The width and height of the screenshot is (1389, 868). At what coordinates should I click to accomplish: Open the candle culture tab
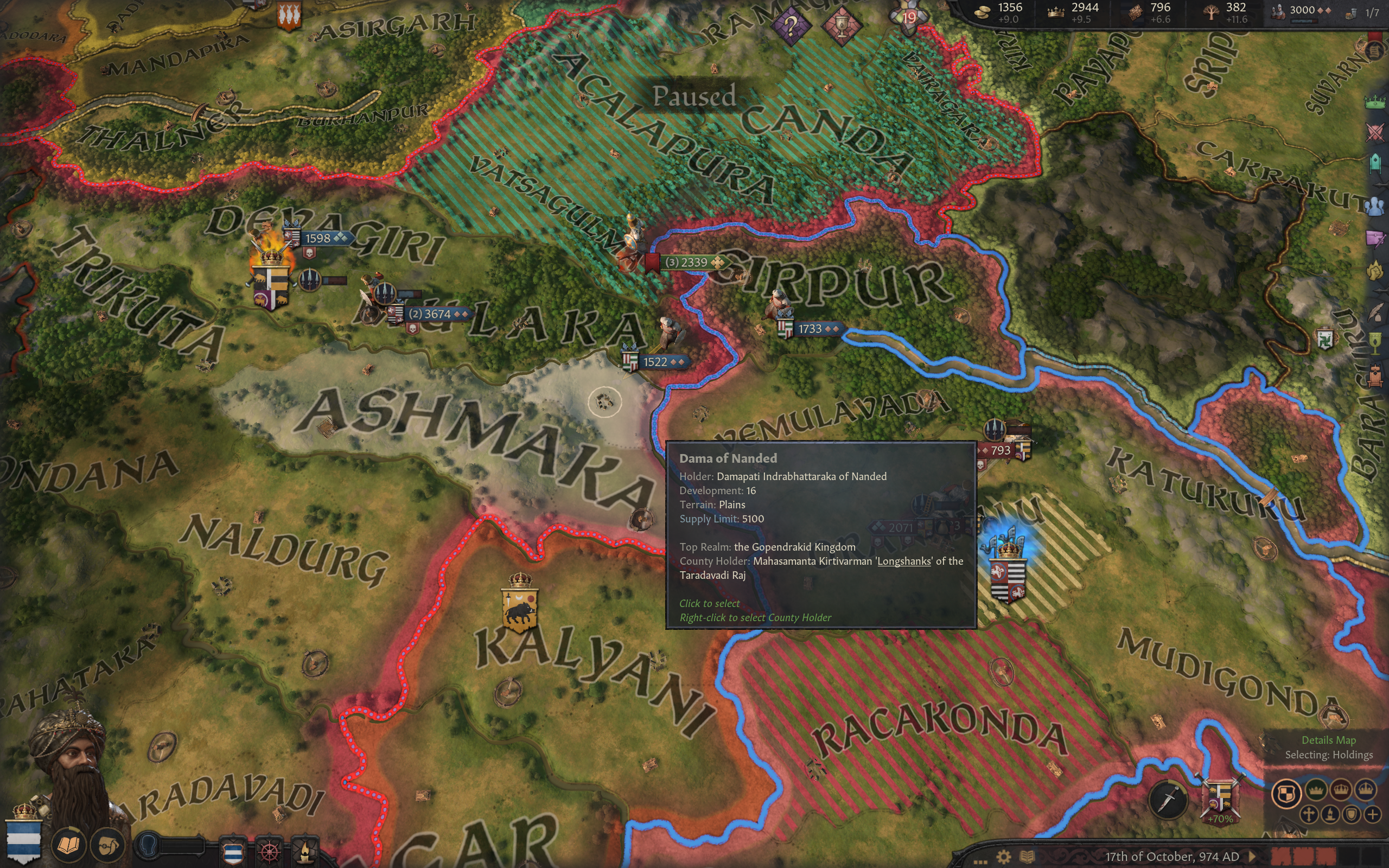304,851
